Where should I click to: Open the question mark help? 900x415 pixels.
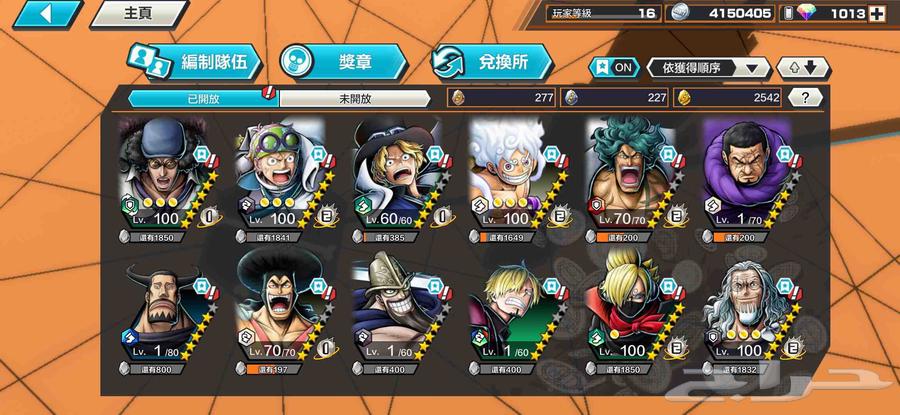click(805, 97)
